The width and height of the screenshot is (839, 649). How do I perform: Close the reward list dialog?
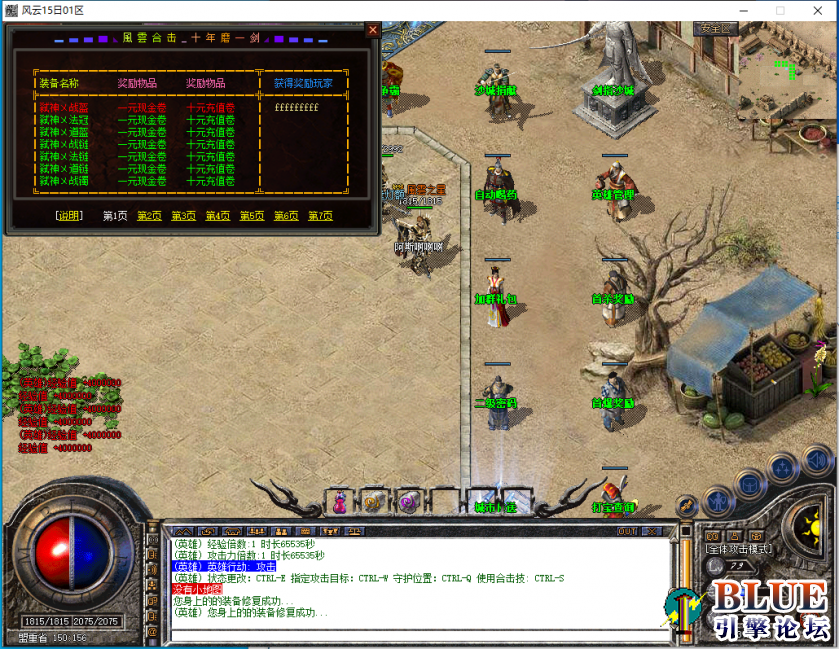click(x=373, y=30)
